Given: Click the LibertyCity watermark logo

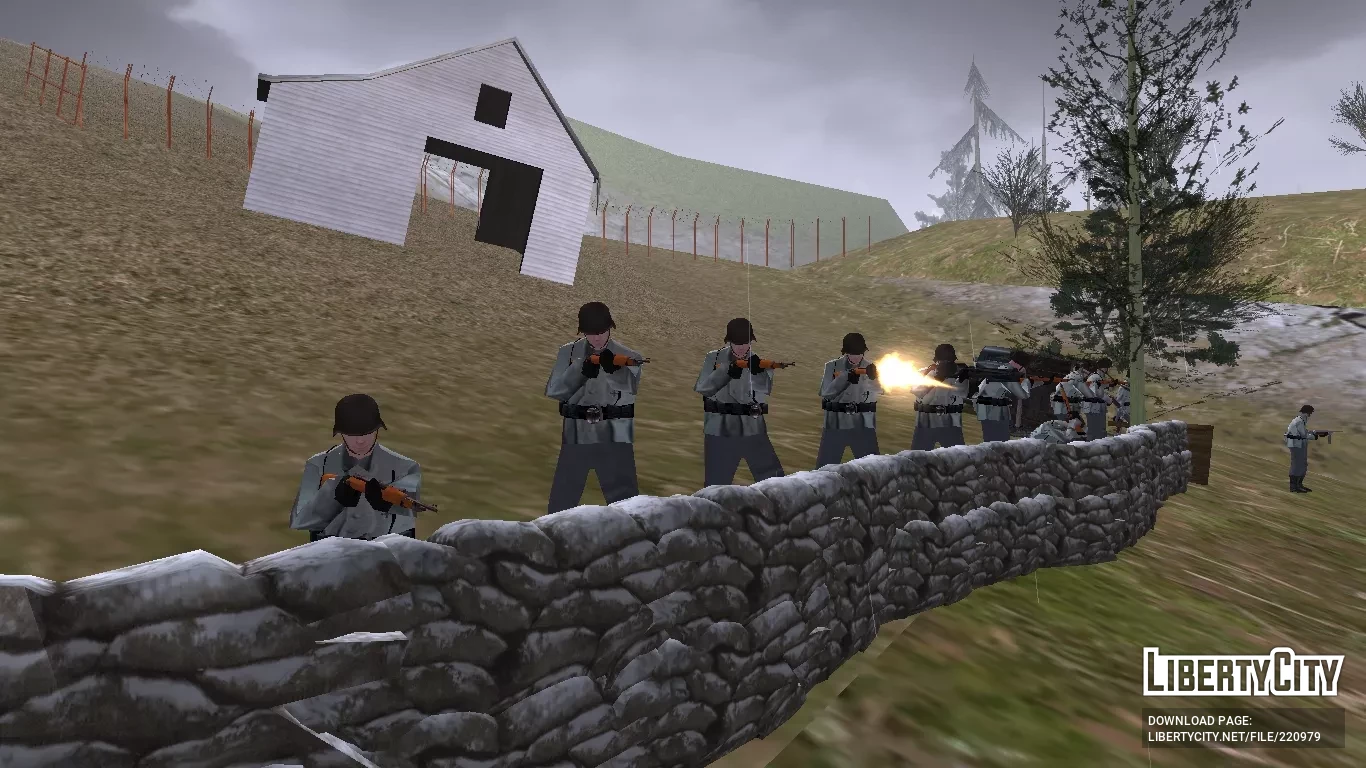Looking at the screenshot, I should 1242,673.
